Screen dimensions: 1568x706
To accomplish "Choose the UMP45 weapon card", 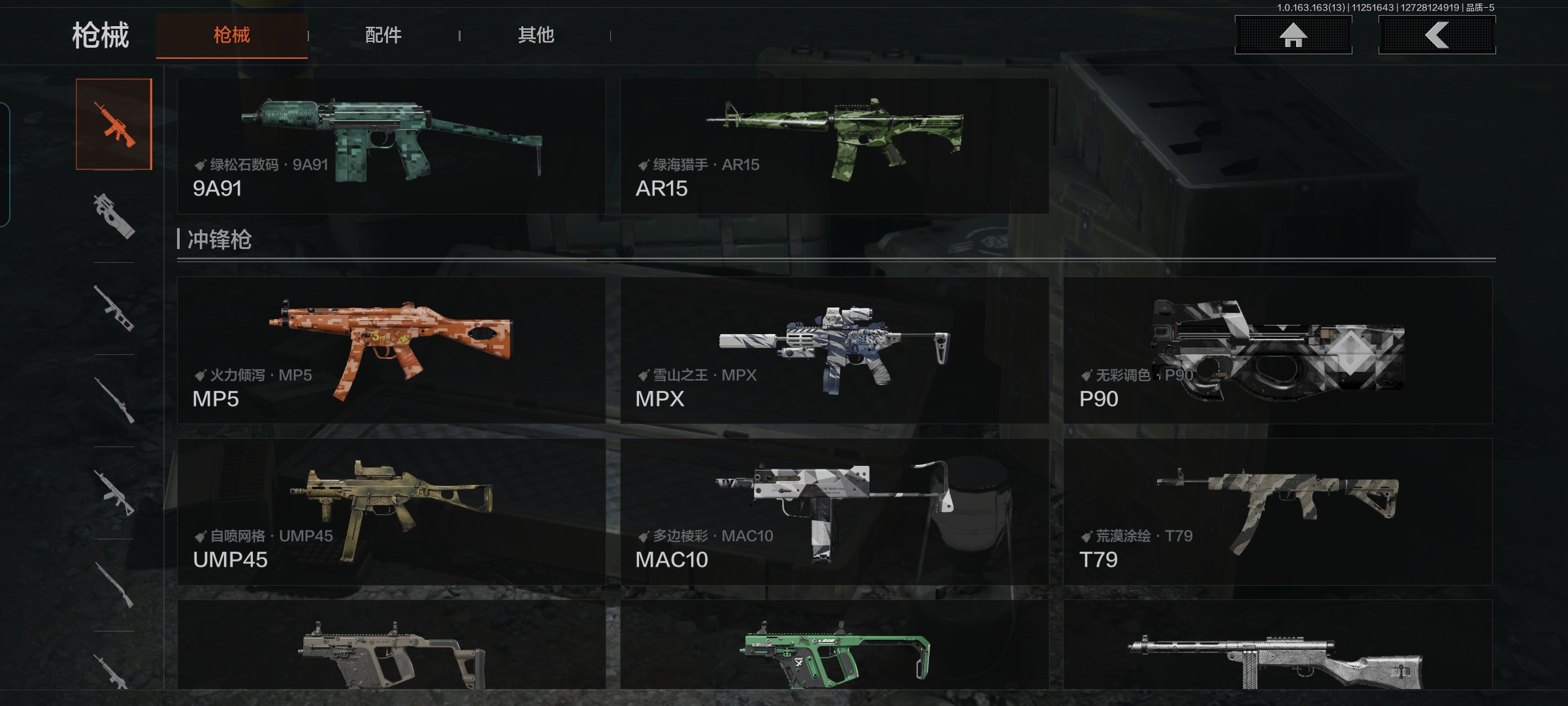I will click(x=391, y=512).
